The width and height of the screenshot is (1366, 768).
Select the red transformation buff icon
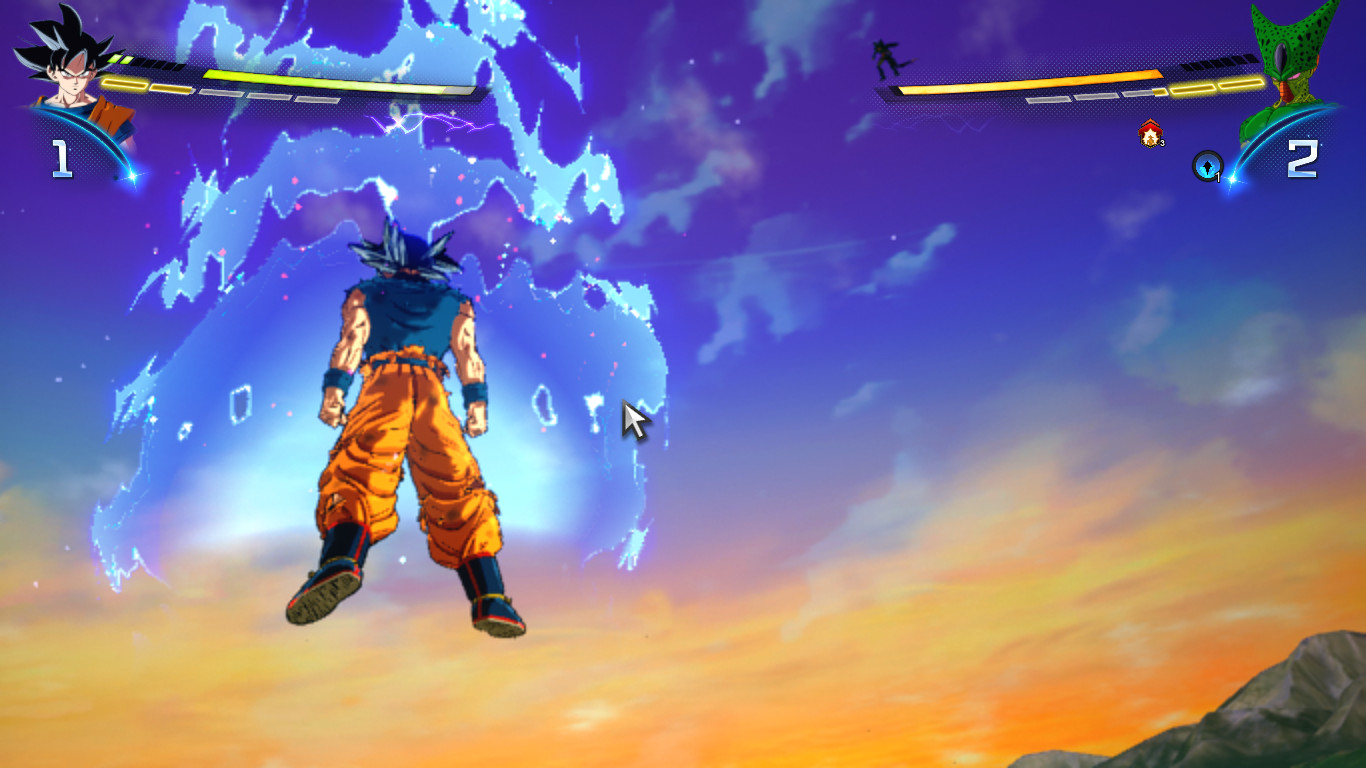click(x=1150, y=132)
